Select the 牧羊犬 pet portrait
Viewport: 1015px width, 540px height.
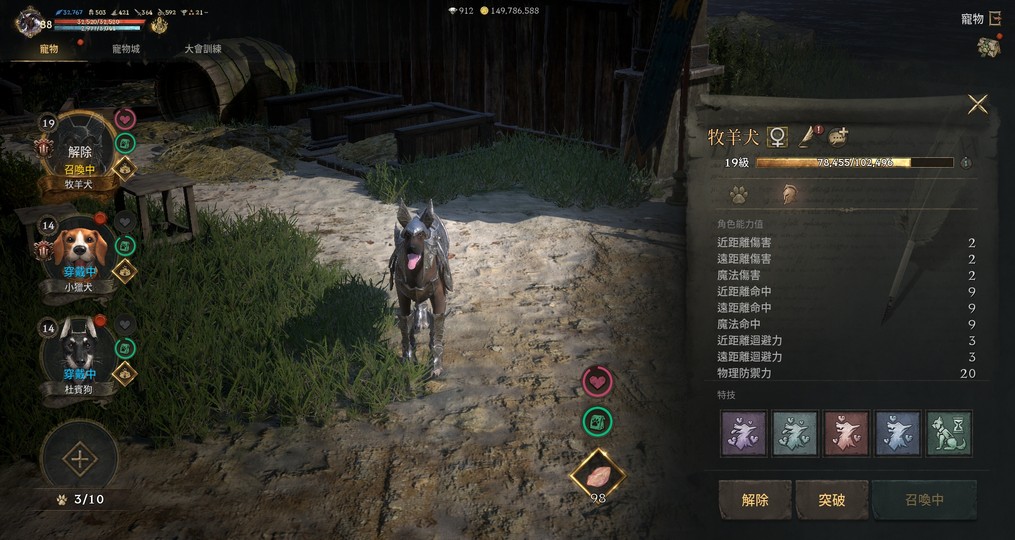[80, 148]
